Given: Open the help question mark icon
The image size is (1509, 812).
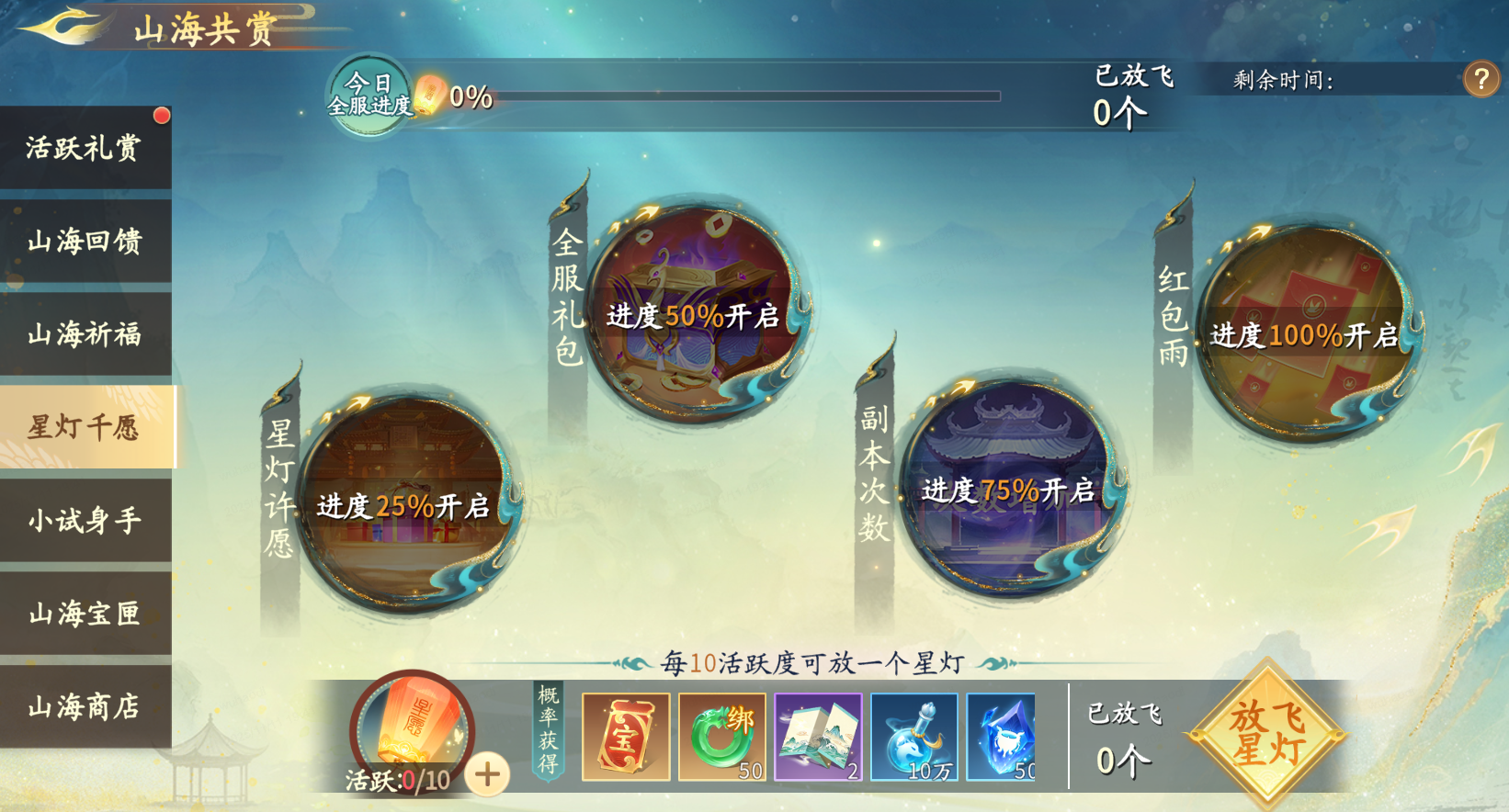Looking at the screenshot, I should (1482, 79).
